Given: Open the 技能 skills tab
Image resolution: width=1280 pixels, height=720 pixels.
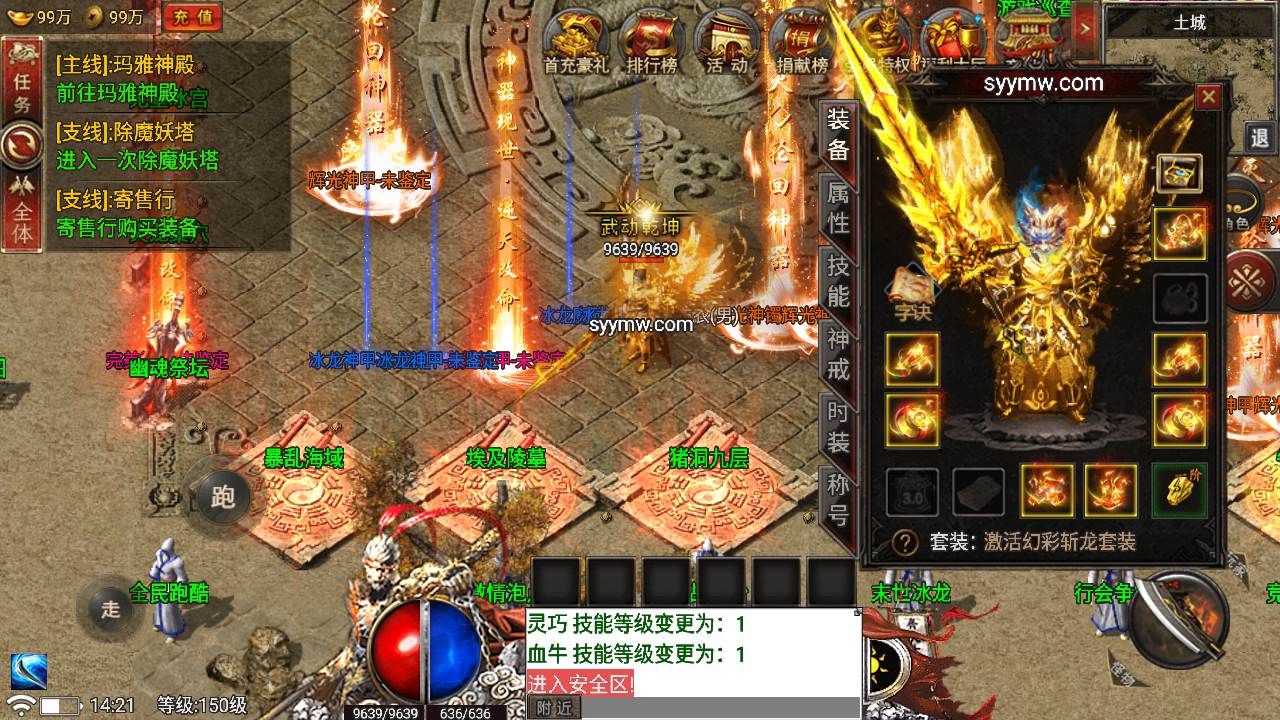Looking at the screenshot, I should coord(838,281).
